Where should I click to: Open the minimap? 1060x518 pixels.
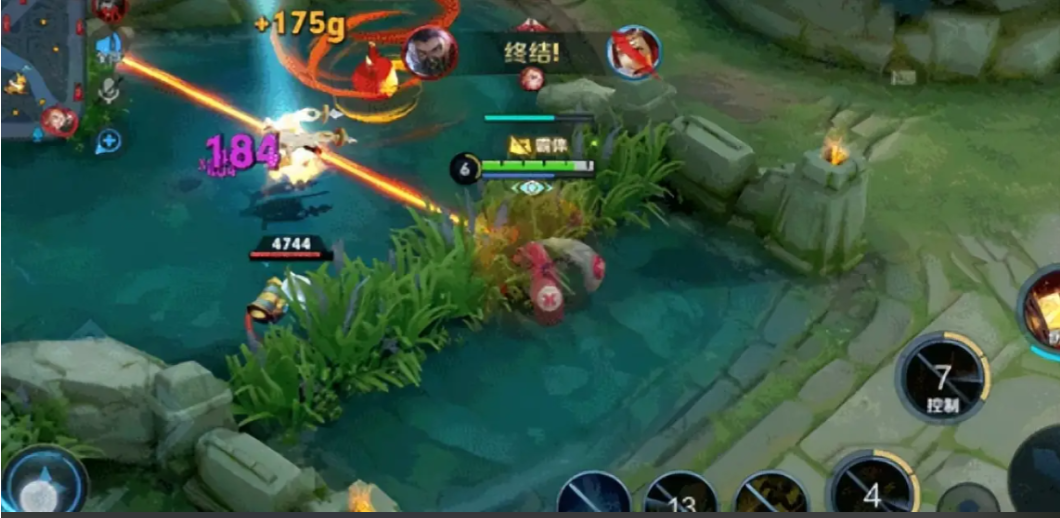(42, 70)
